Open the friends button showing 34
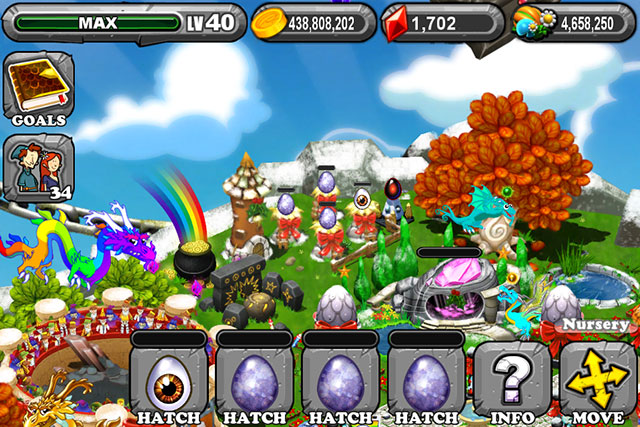 click(38, 166)
